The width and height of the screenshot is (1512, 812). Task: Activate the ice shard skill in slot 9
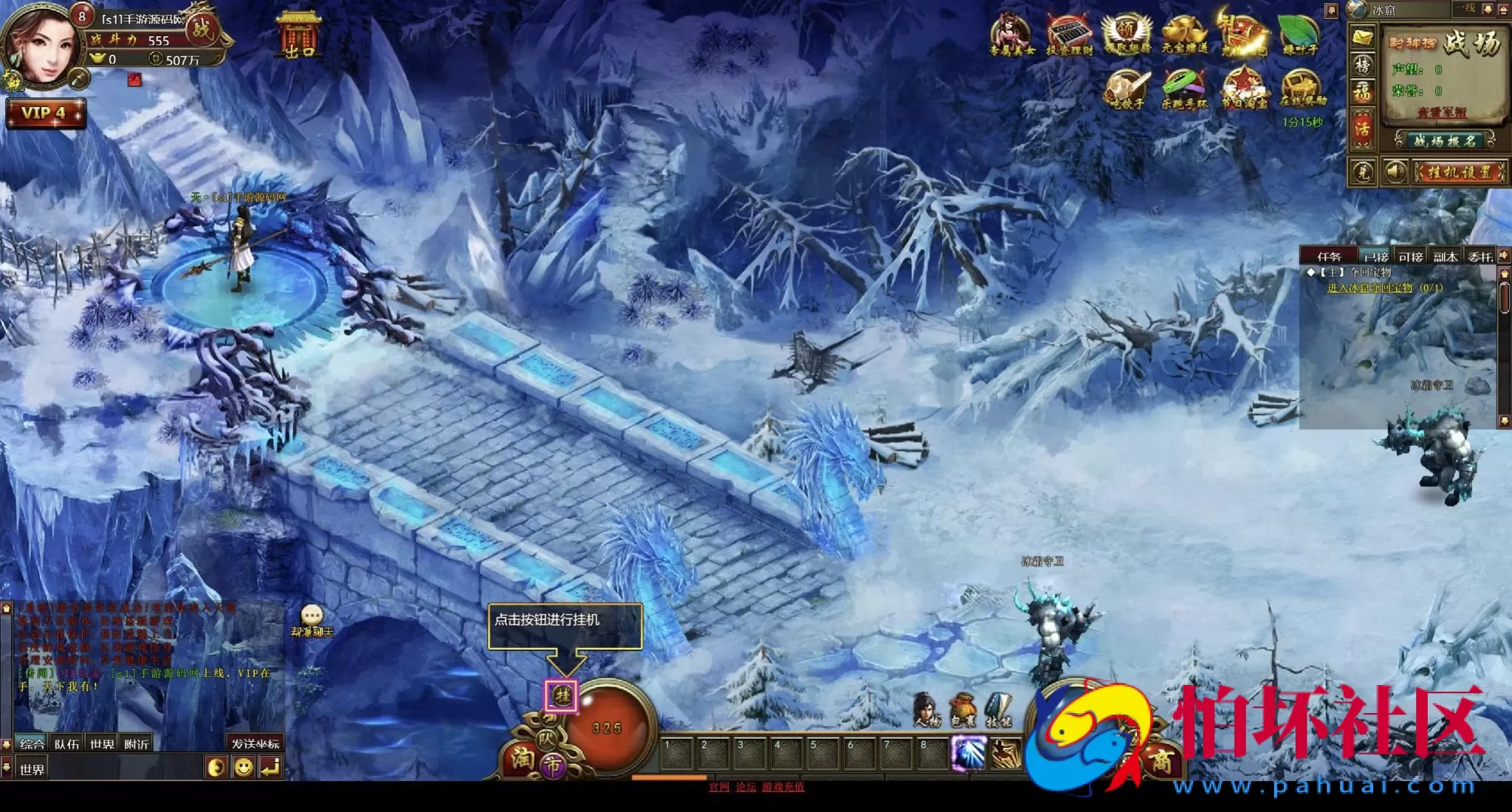(x=967, y=754)
